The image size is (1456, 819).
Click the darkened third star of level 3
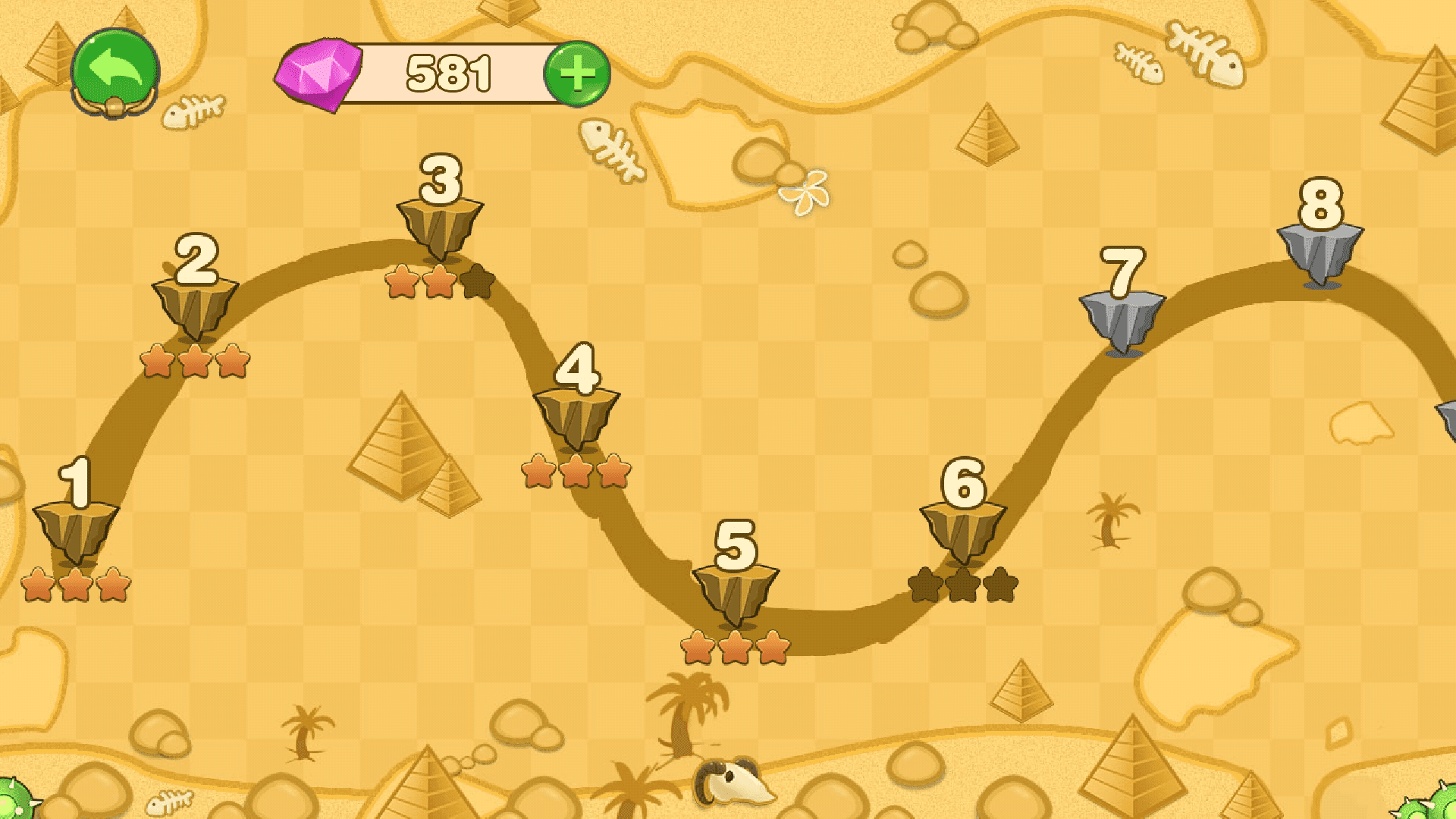[x=475, y=282]
